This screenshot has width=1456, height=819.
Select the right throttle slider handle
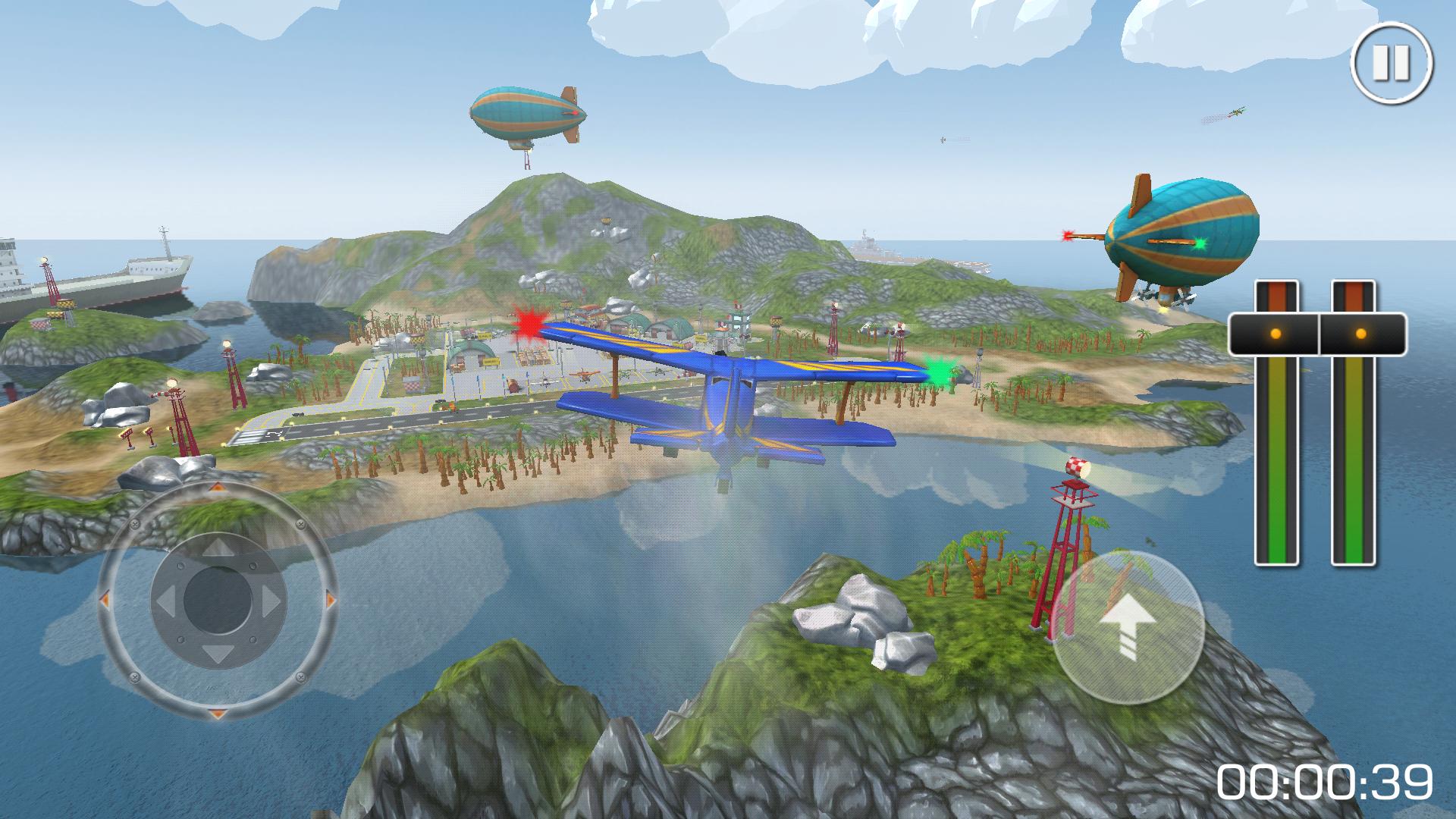(x=1361, y=334)
